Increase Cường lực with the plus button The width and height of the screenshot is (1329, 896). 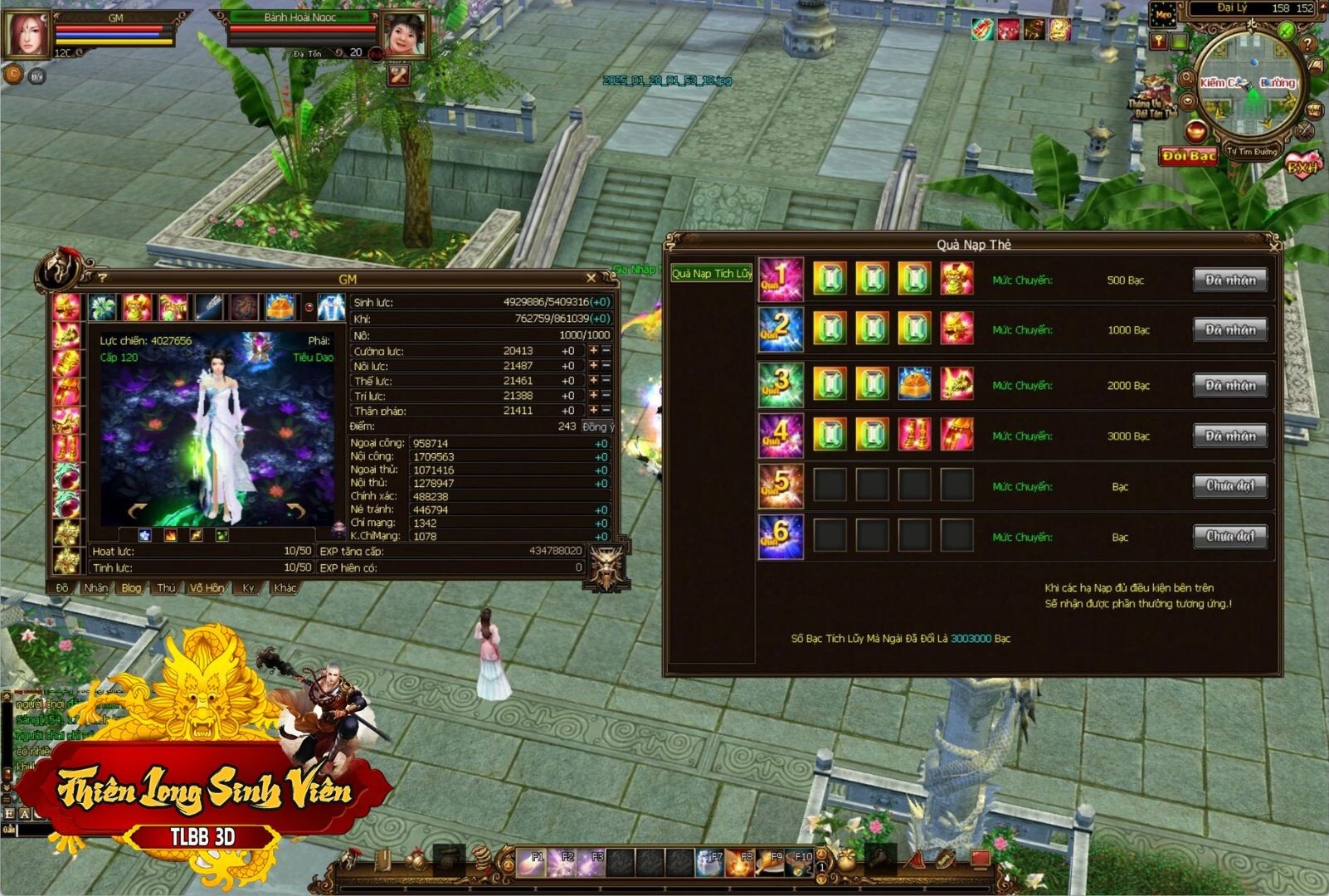pyautogui.click(x=593, y=351)
